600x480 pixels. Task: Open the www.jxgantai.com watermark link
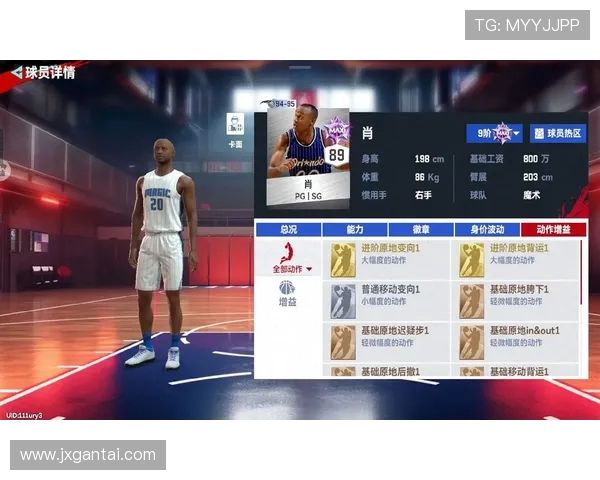(x=88, y=455)
